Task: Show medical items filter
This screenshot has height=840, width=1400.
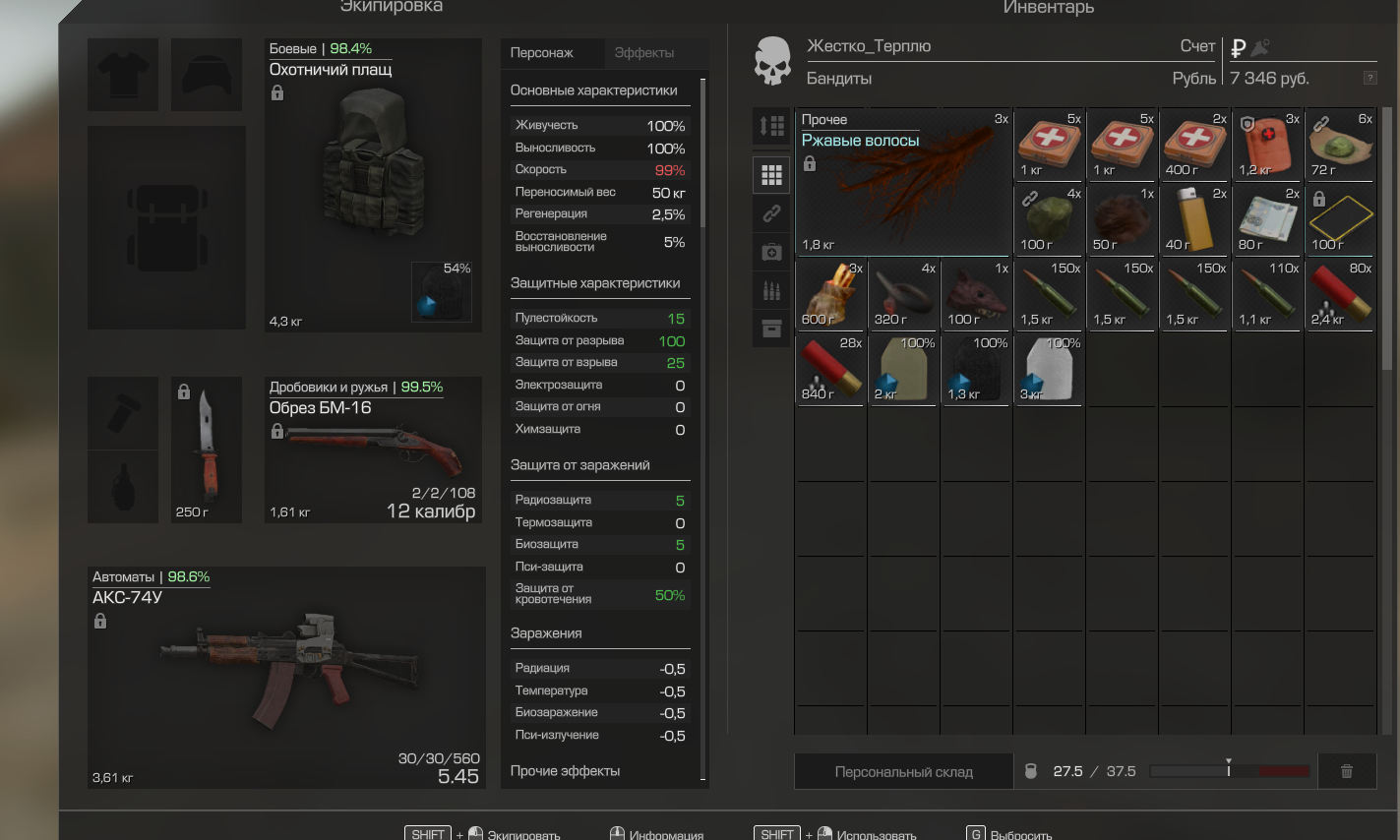Action: click(x=772, y=253)
